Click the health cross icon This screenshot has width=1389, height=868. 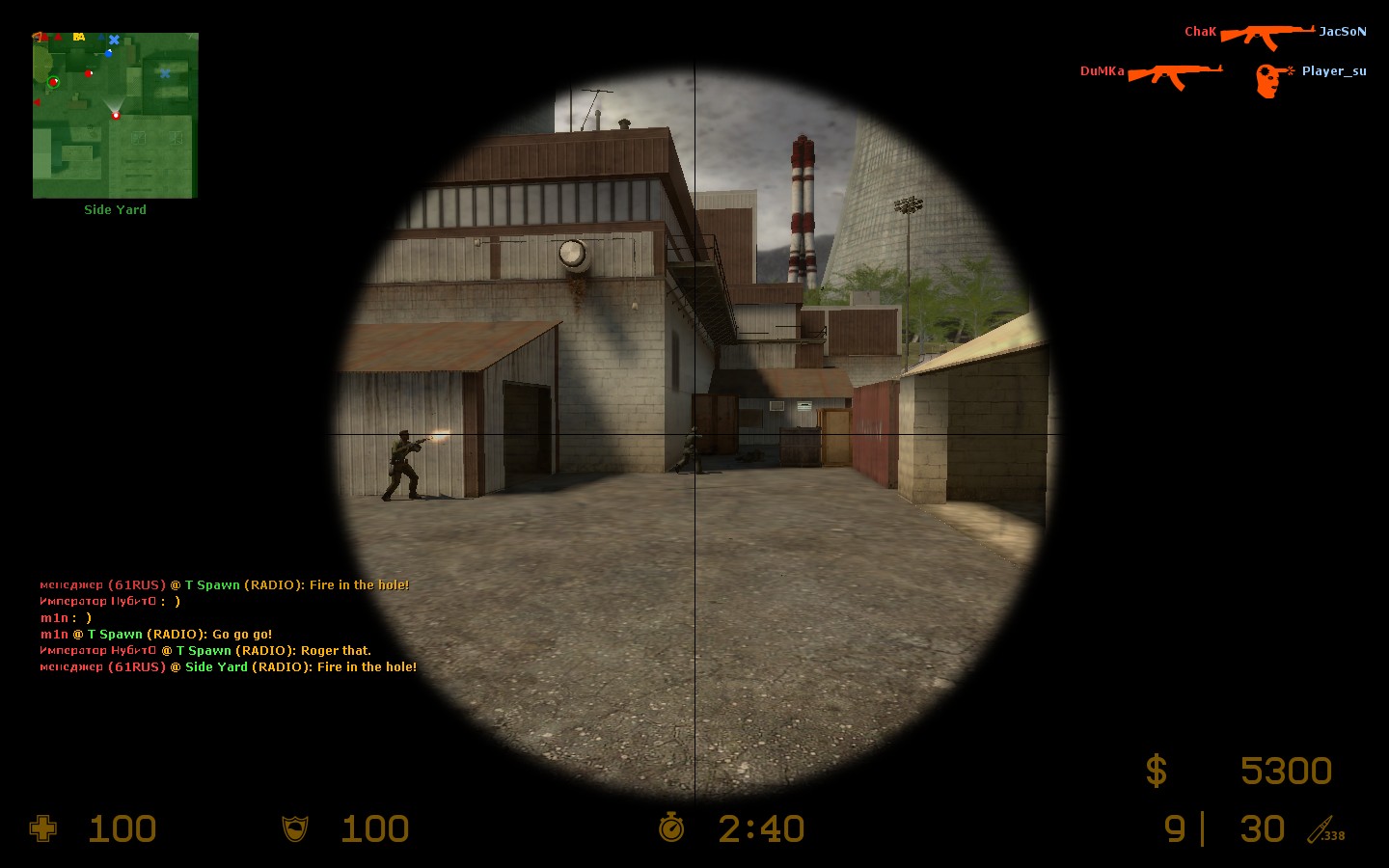click(43, 828)
